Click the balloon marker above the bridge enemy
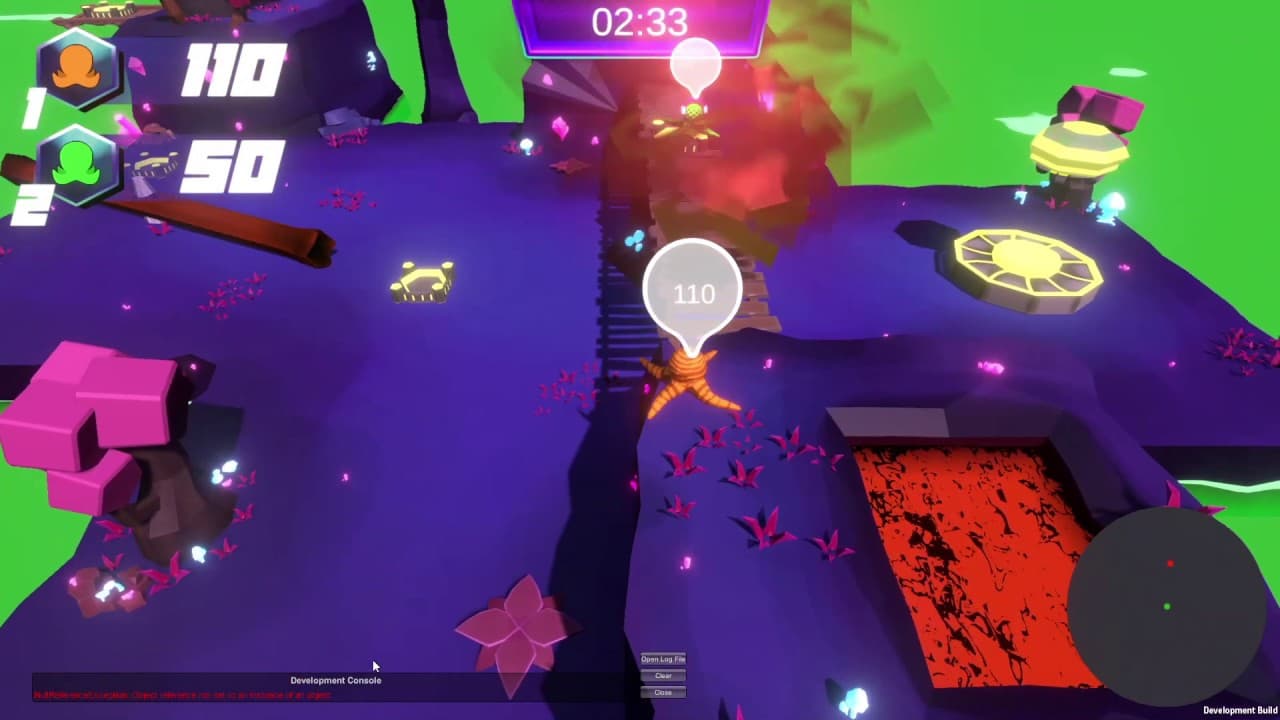 (x=697, y=65)
